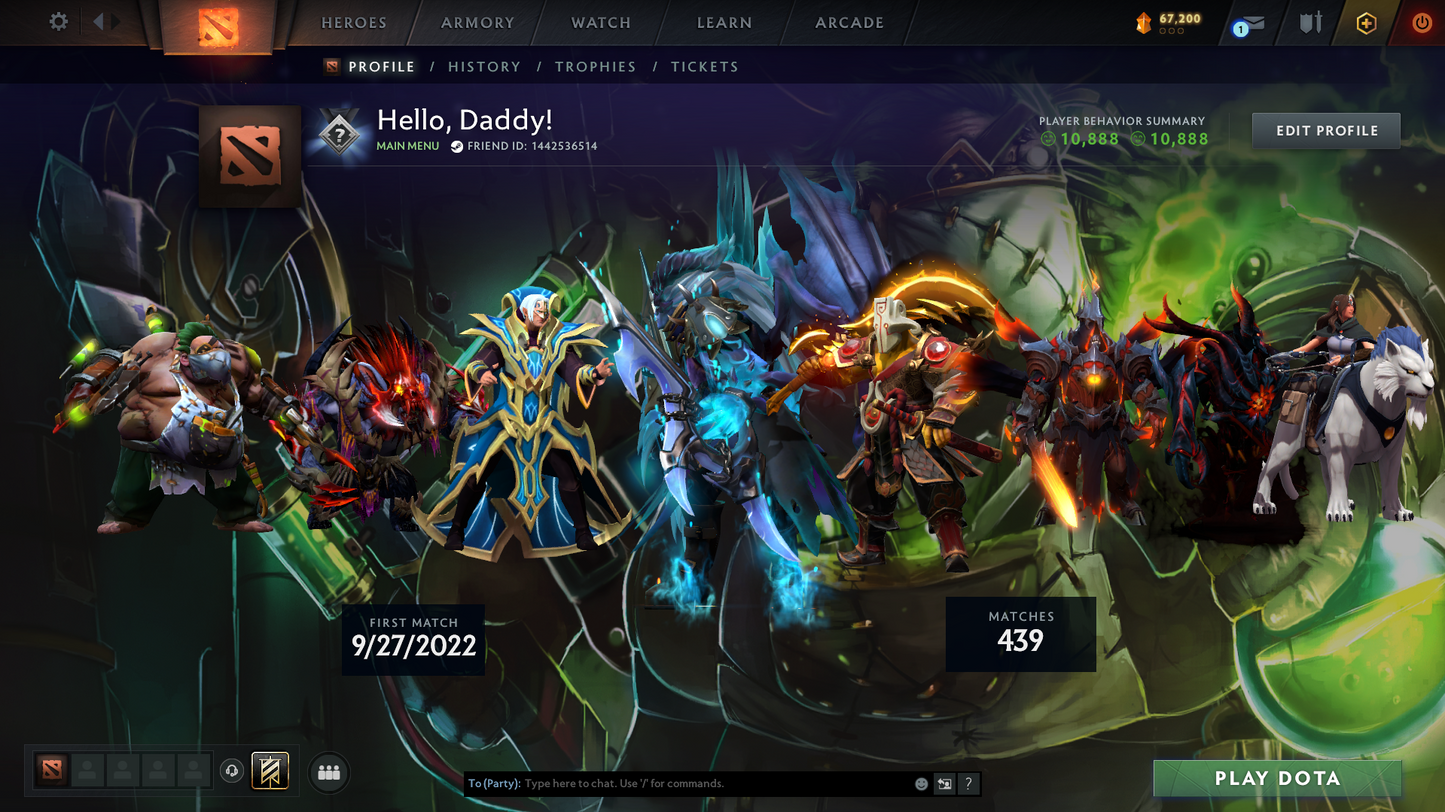Select the emoticon icon in the chat bar
1445x812 pixels.
tap(921, 783)
